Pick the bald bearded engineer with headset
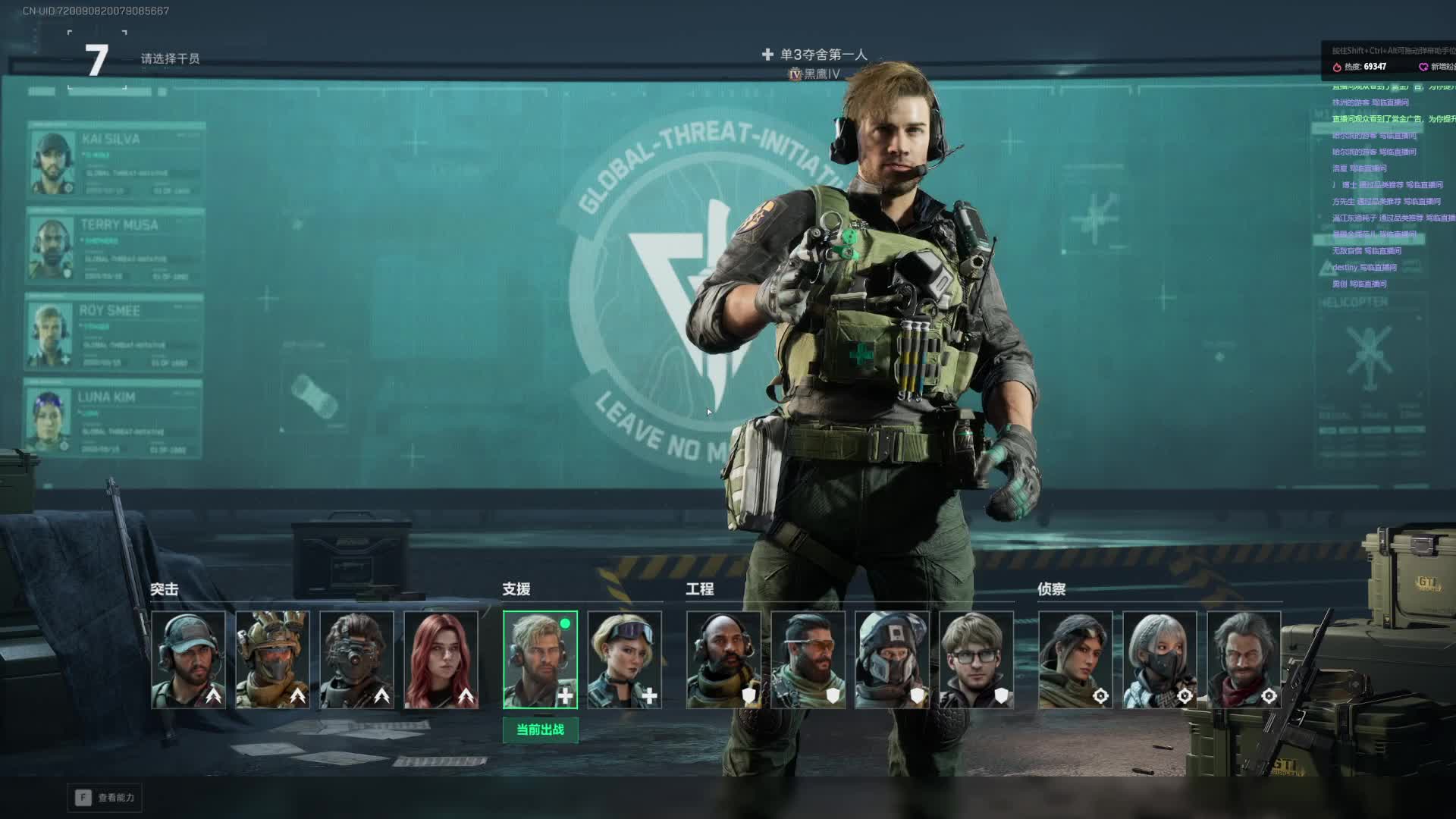Viewport: 1456px width, 819px height. 723,660
